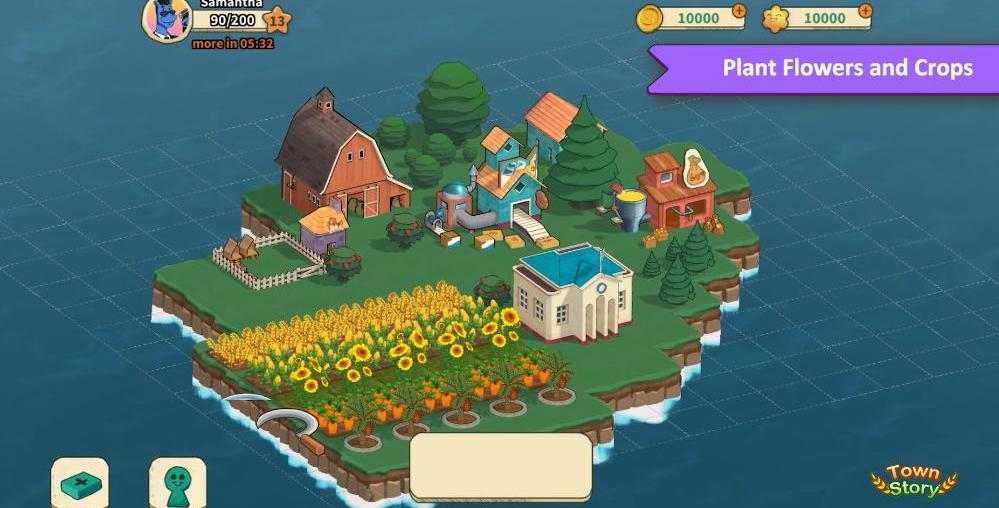The width and height of the screenshot is (999, 508).
Task: Open Samantha's player avatar profile
Action: click(x=165, y=19)
